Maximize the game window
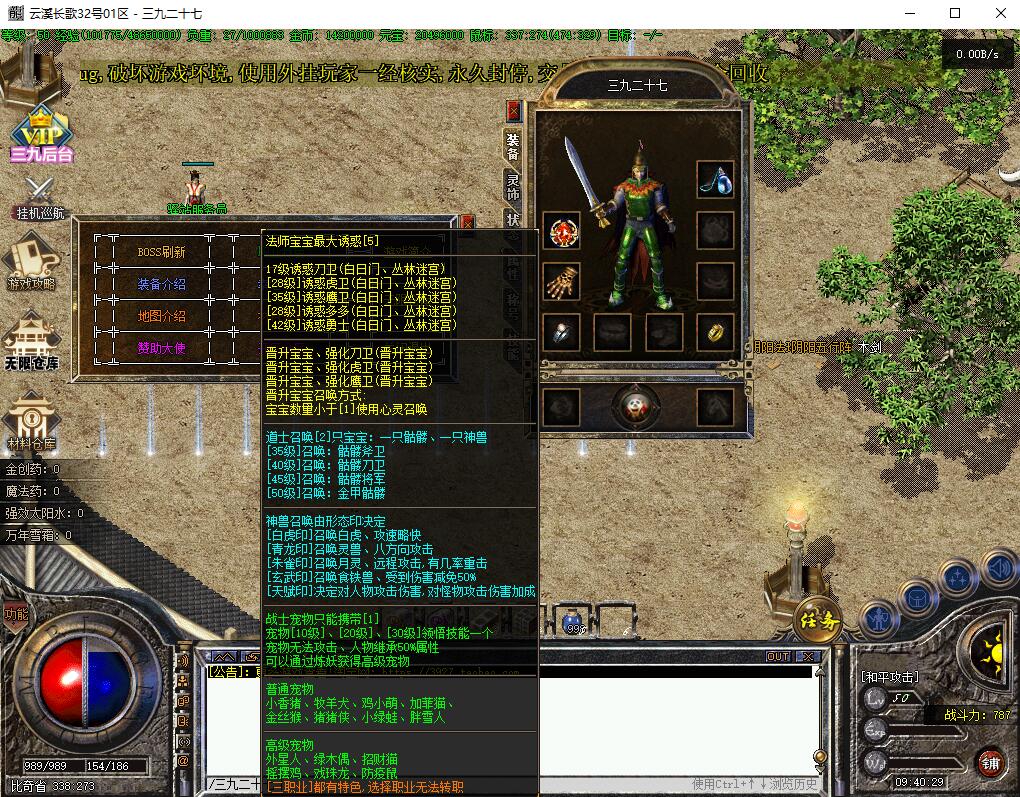 pos(955,13)
